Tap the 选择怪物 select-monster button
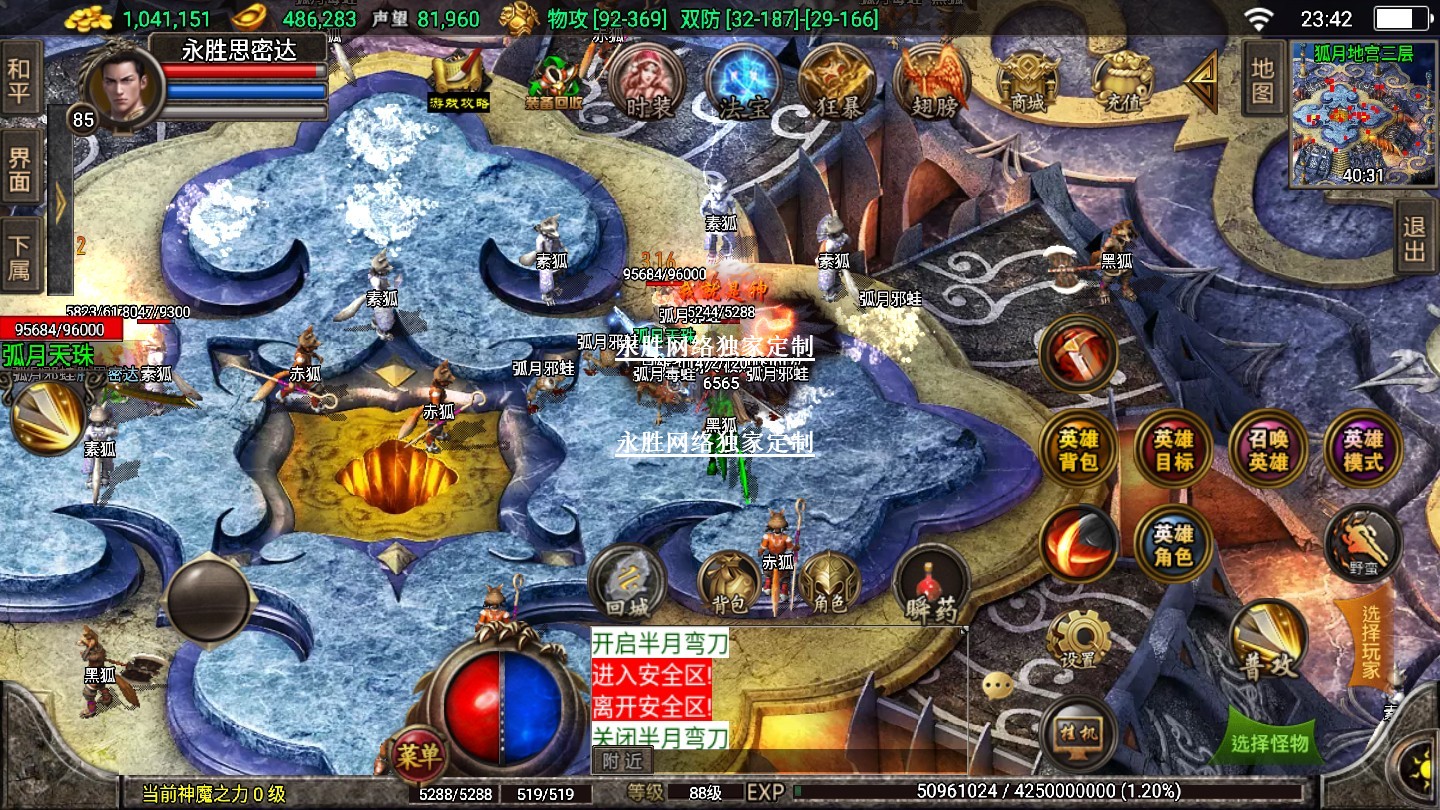The height and width of the screenshot is (810, 1440). pos(1269,742)
